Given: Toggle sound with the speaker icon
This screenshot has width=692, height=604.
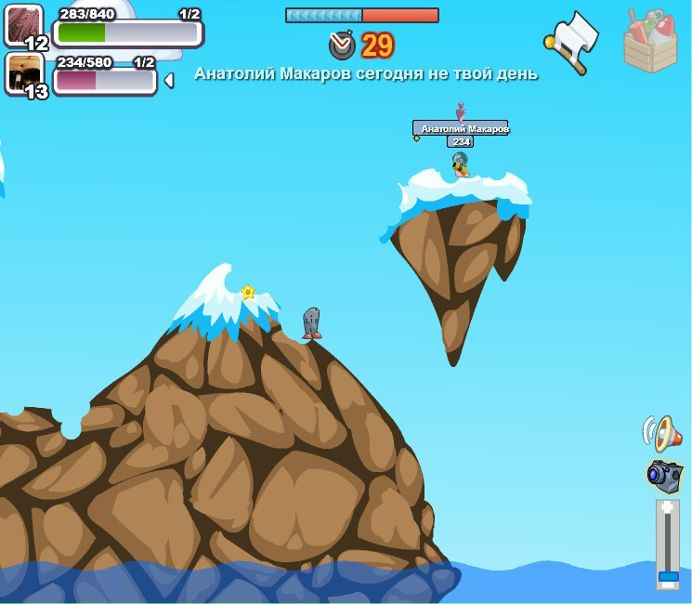Looking at the screenshot, I should coord(662,433).
